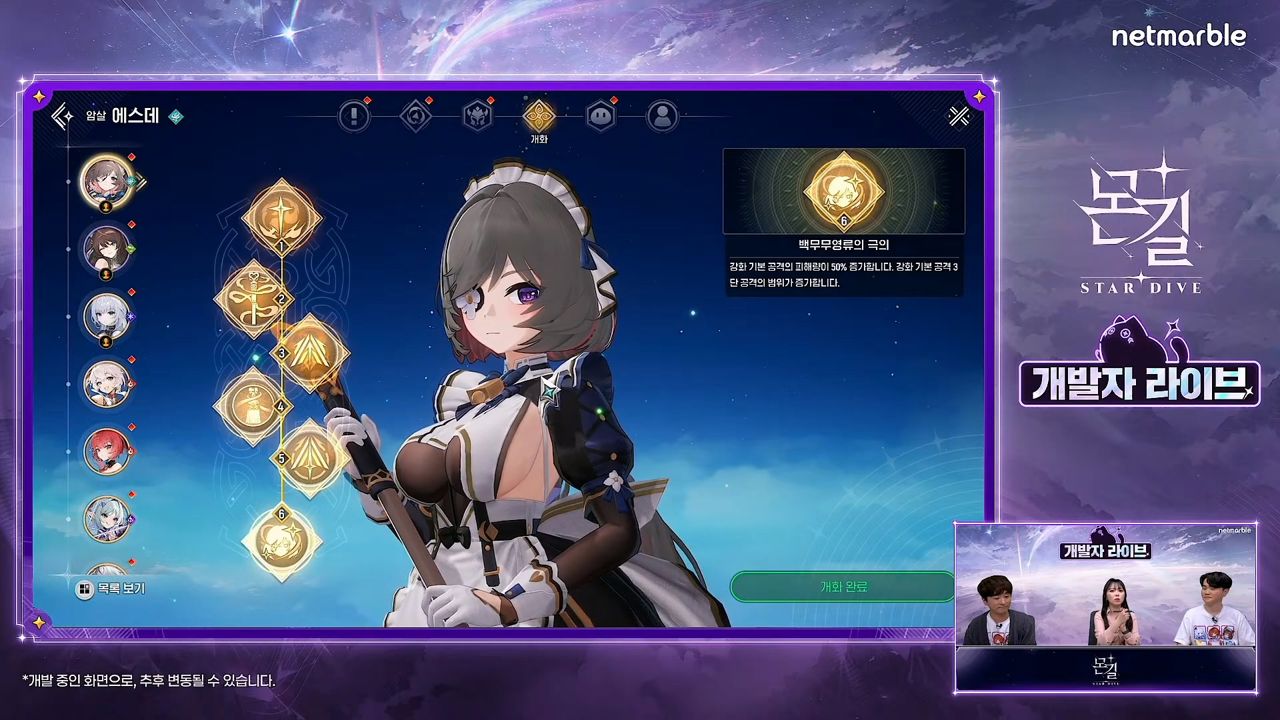1280x720 pixels.
Task: Pick awakening node 5
Action: tap(311, 457)
